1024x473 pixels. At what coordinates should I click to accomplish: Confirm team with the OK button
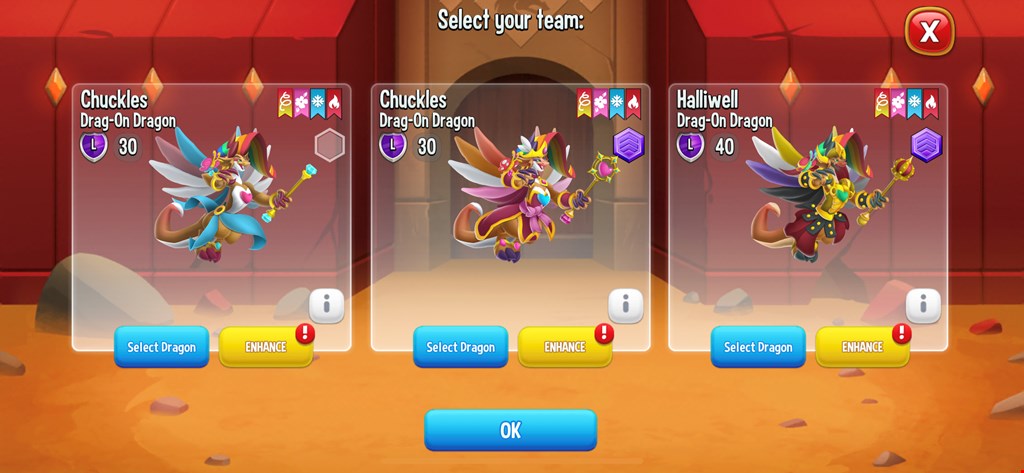pyautogui.click(x=510, y=430)
